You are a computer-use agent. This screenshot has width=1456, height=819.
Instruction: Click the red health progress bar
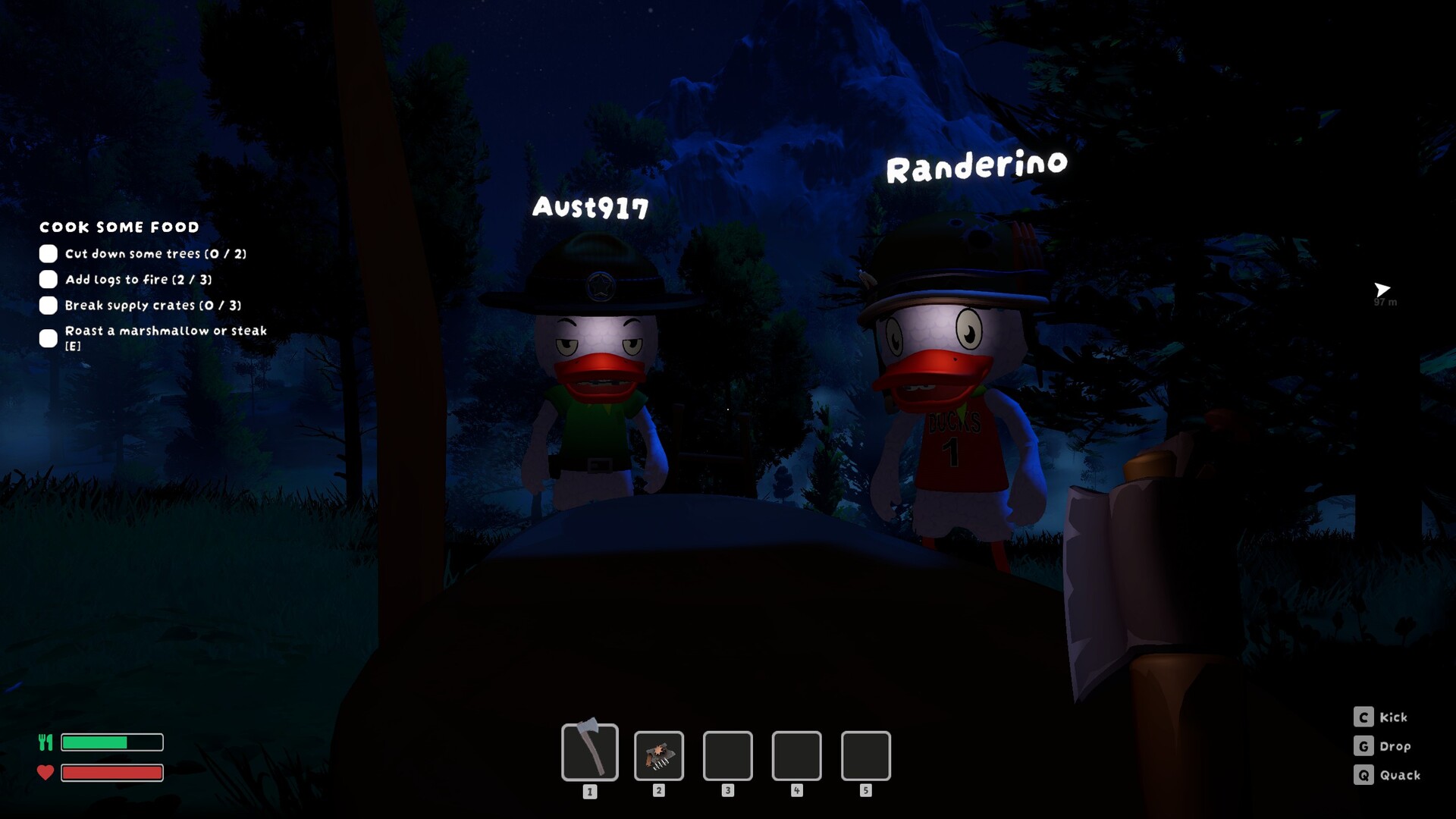click(x=111, y=773)
